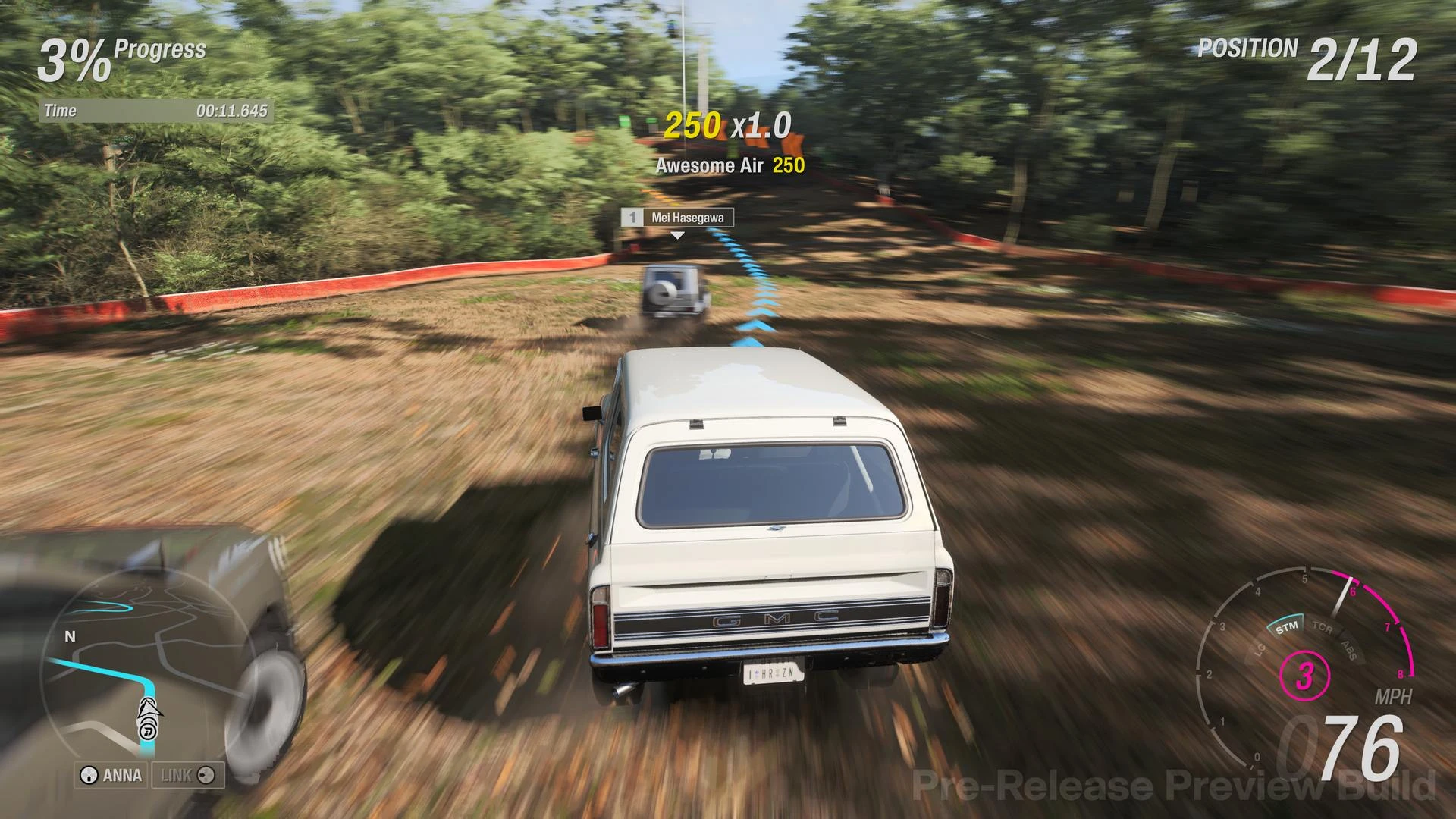
Task: Click the TCR assist indicator
Action: click(x=1323, y=629)
